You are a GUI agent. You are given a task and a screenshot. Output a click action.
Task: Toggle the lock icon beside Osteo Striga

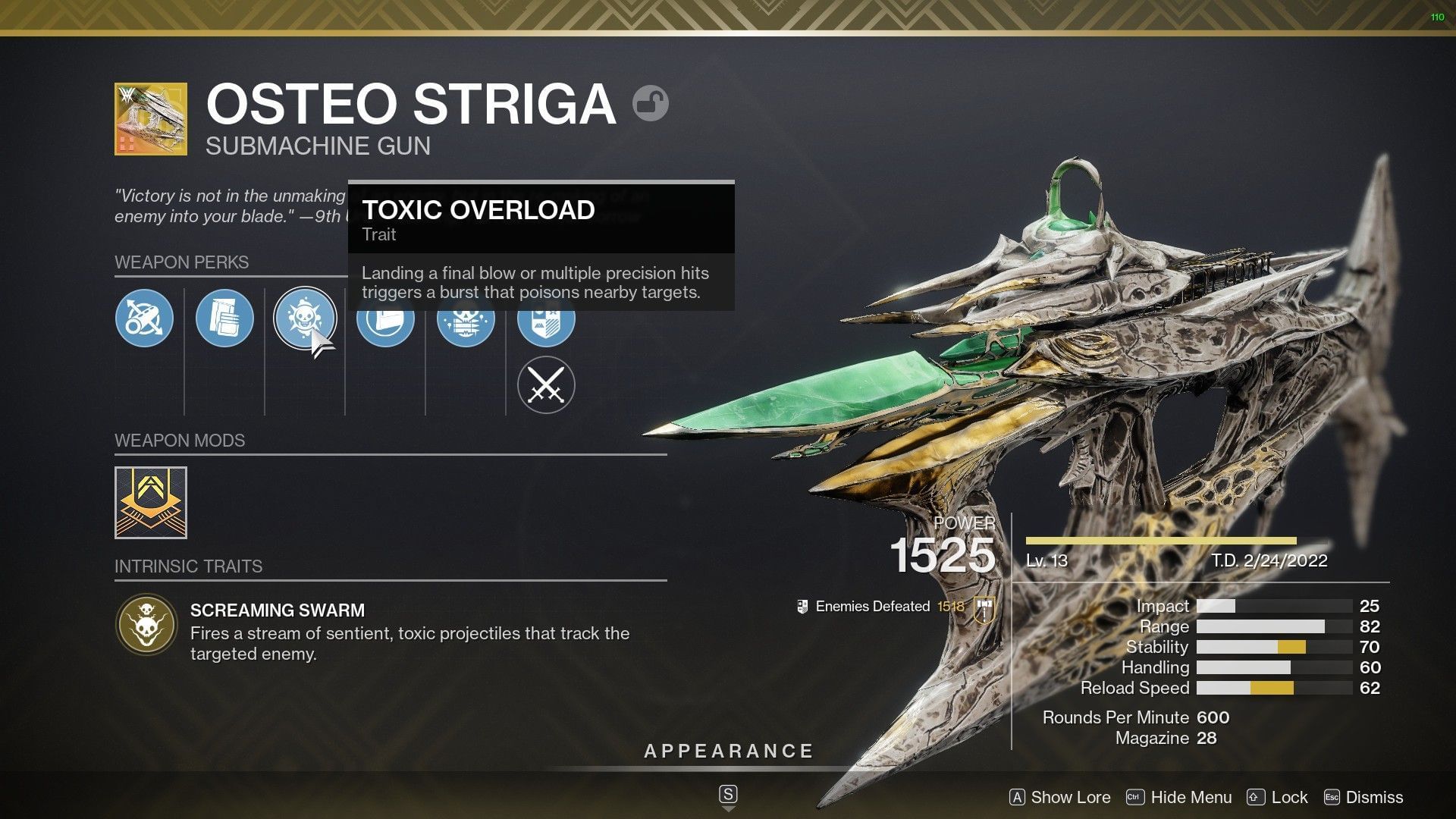point(651,103)
